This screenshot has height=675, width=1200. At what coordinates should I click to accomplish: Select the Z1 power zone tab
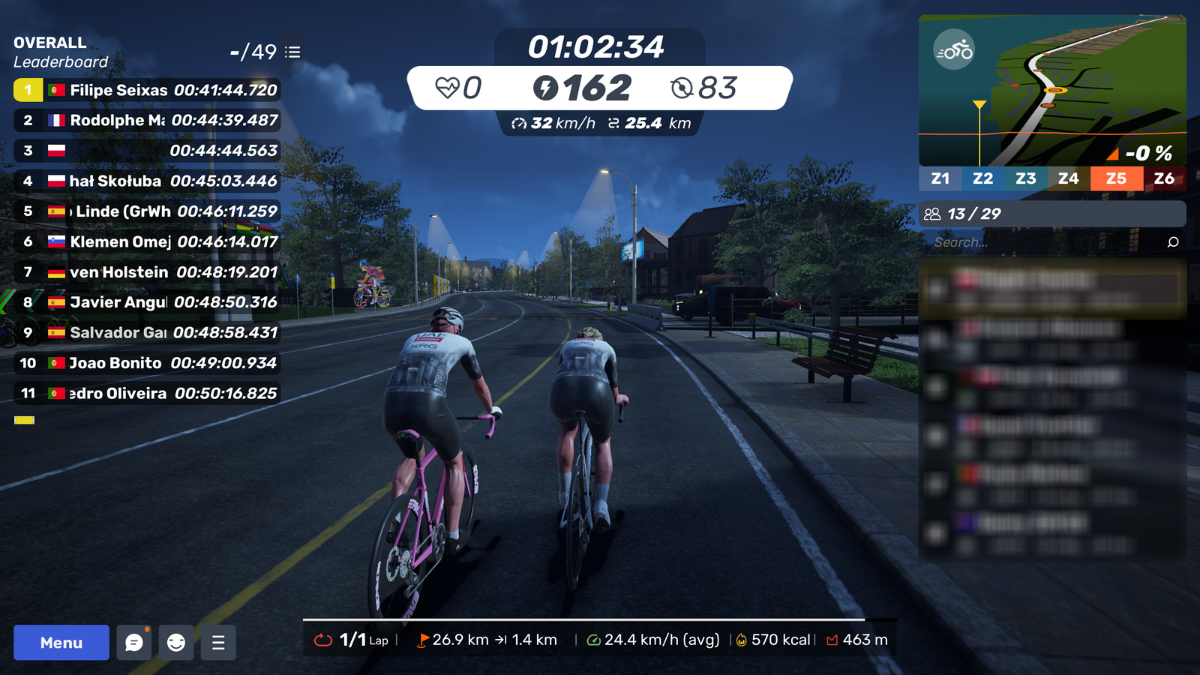(940, 179)
